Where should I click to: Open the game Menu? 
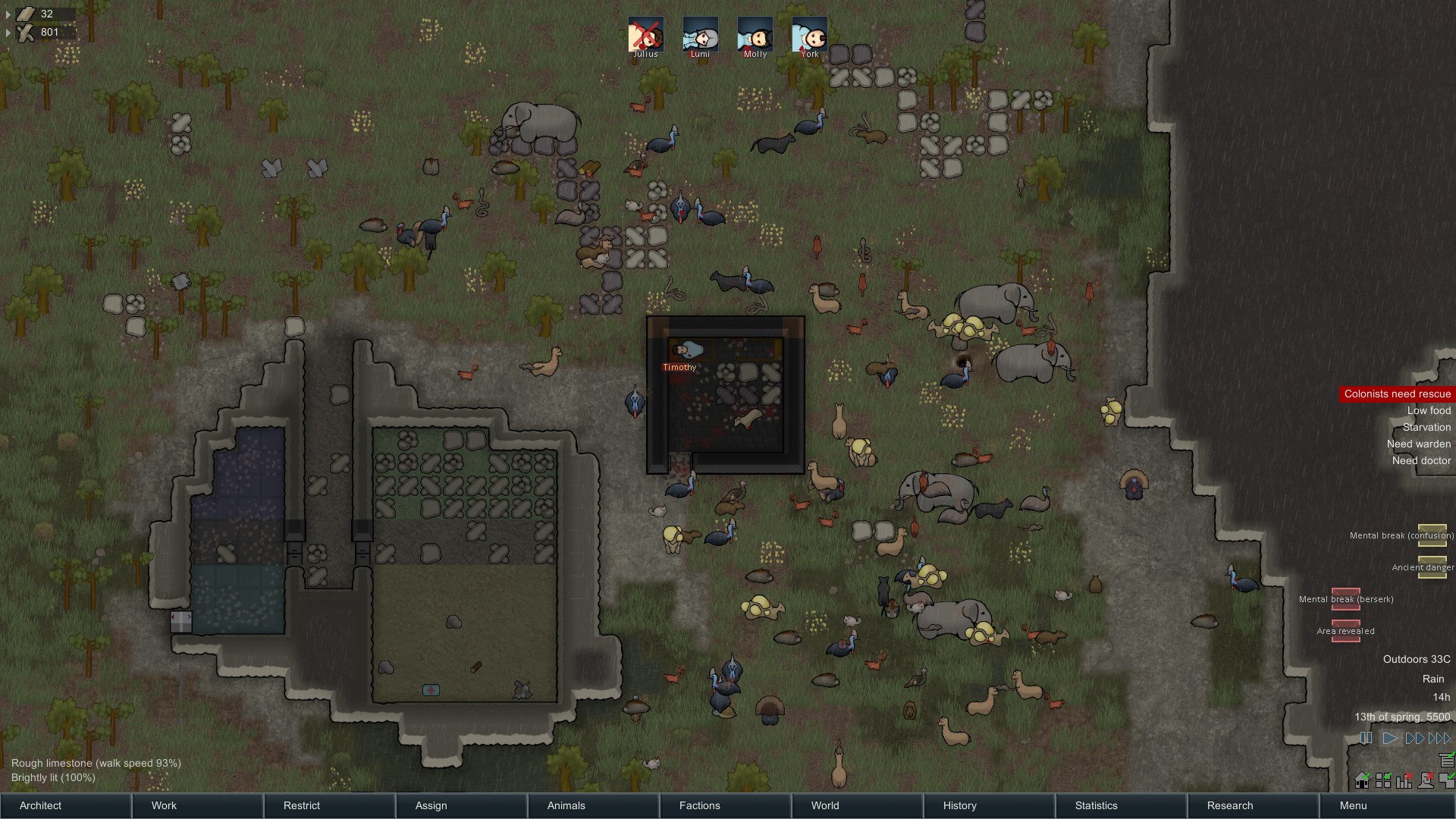pyautogui.click(x=1354, y=805)
